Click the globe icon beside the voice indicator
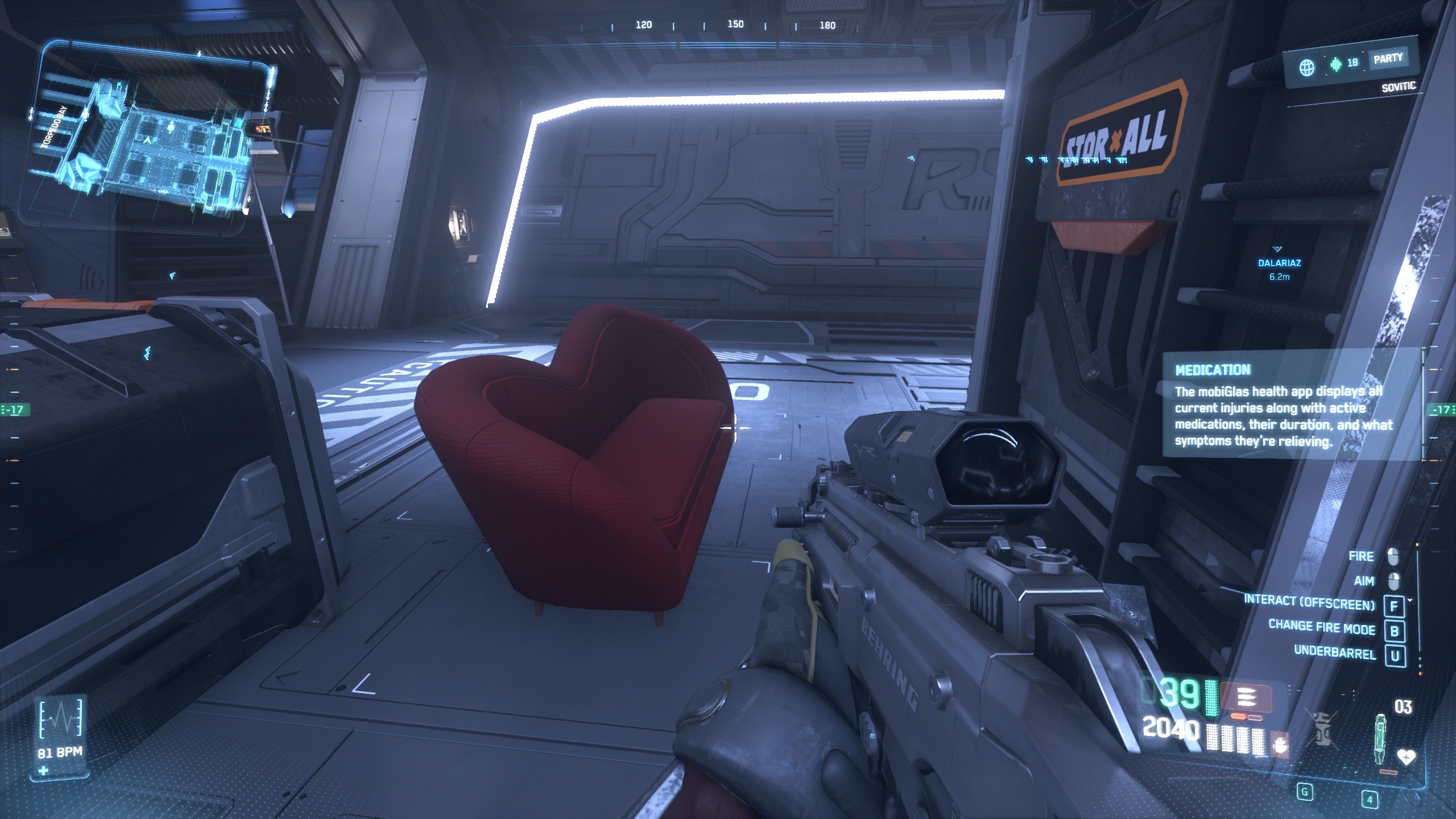This screenshot has width=1456, height=819. (x=1307, y=68)
